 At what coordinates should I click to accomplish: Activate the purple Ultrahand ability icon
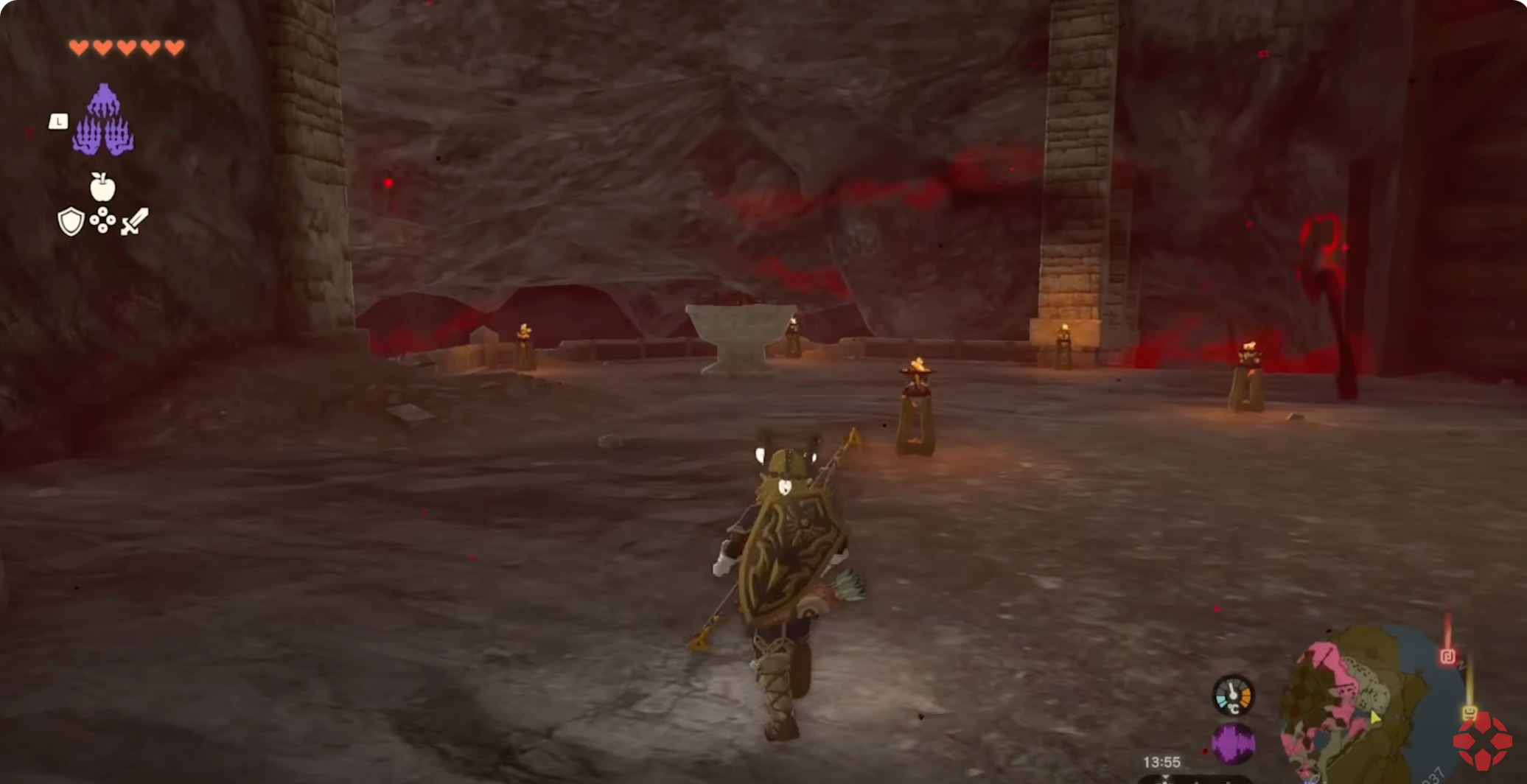click(x=103, y=120)
